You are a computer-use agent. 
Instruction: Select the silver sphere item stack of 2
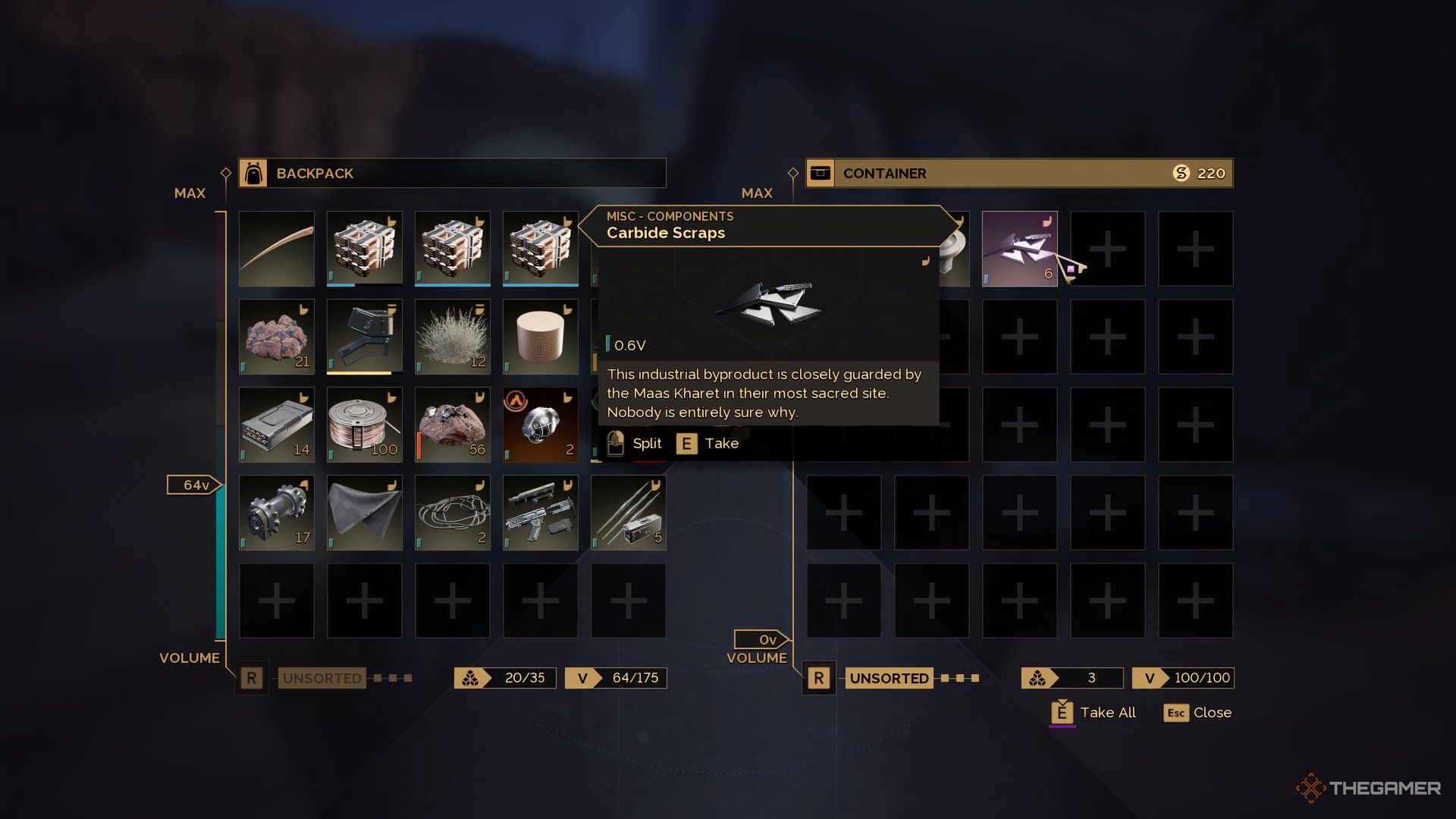point(541,425)
